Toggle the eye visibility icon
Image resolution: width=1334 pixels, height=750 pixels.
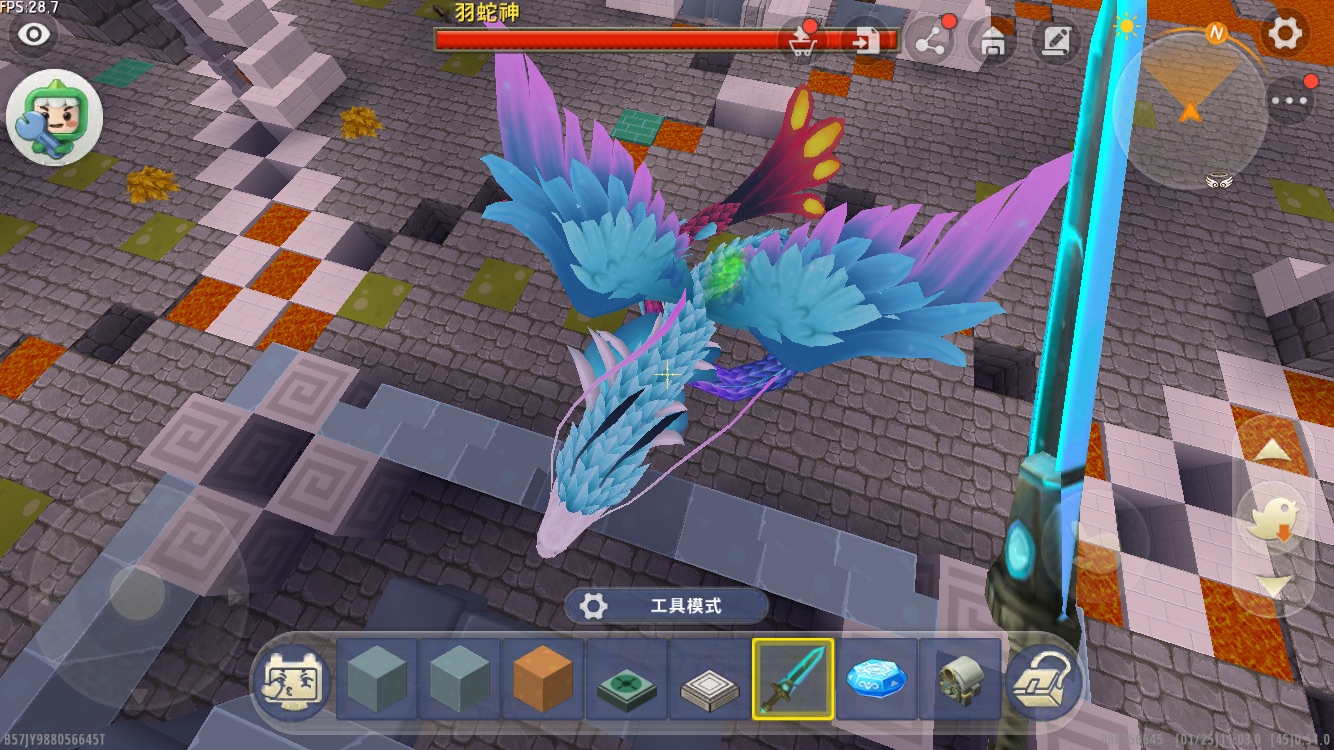[35, 35]
